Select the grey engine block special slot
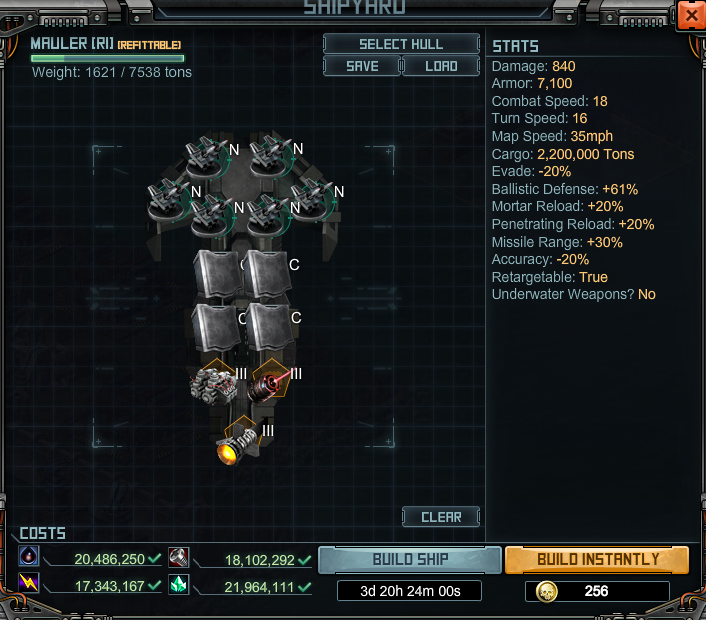Image resolution: width=706 pixels, height=620 pixels. [x=213, y=384]
